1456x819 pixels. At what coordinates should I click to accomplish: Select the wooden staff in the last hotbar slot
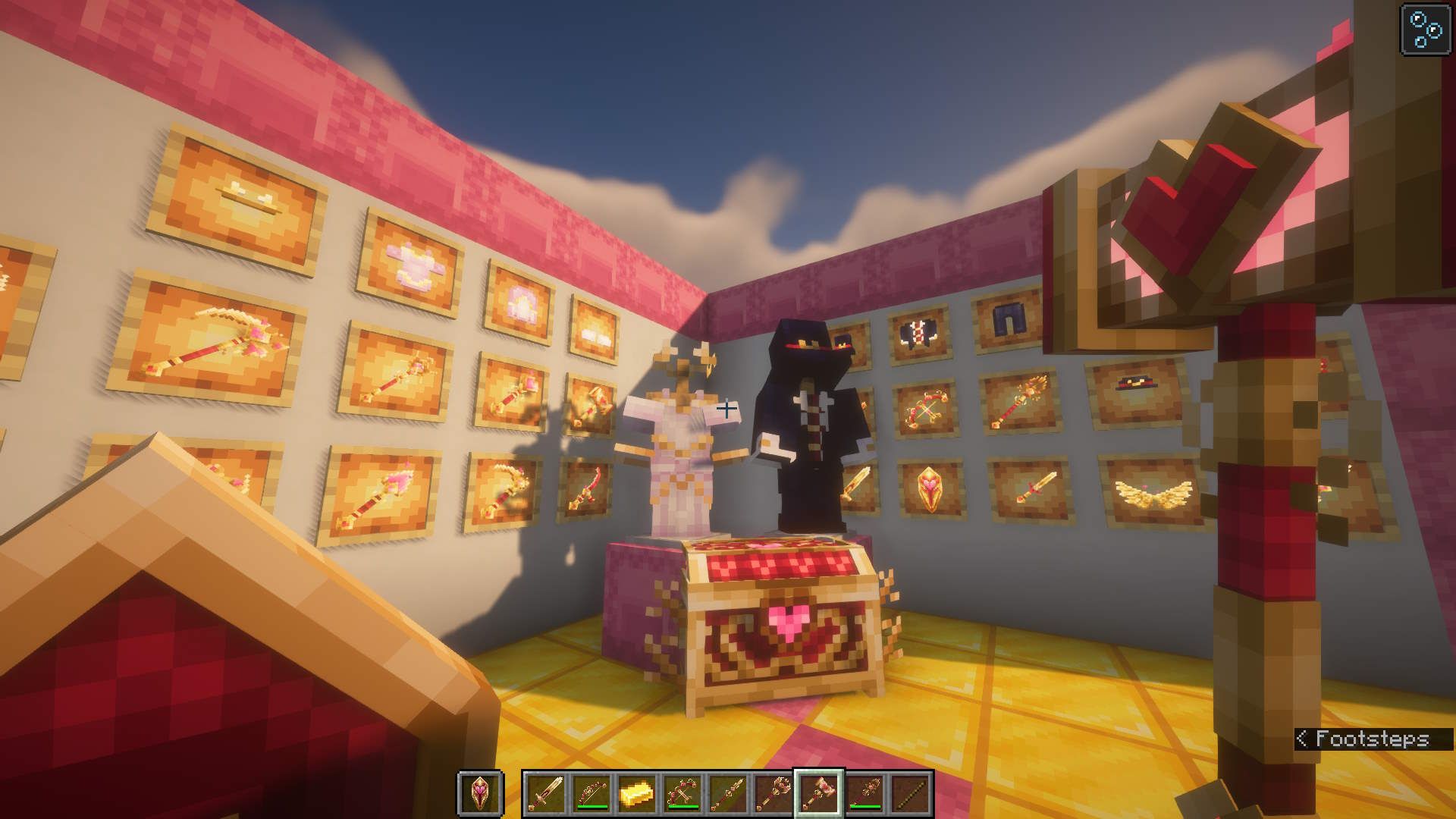(910, 792)
